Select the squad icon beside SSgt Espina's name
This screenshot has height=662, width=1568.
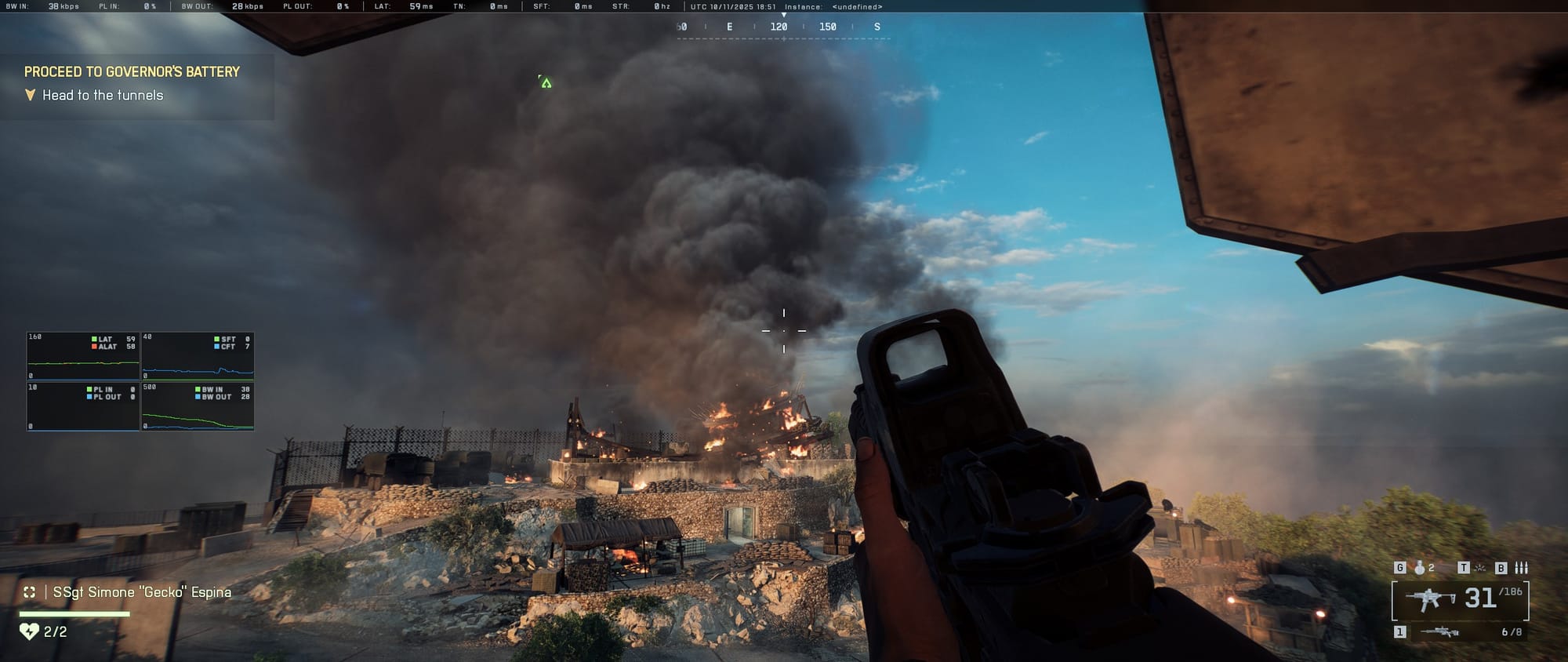[x=28, y=593]
